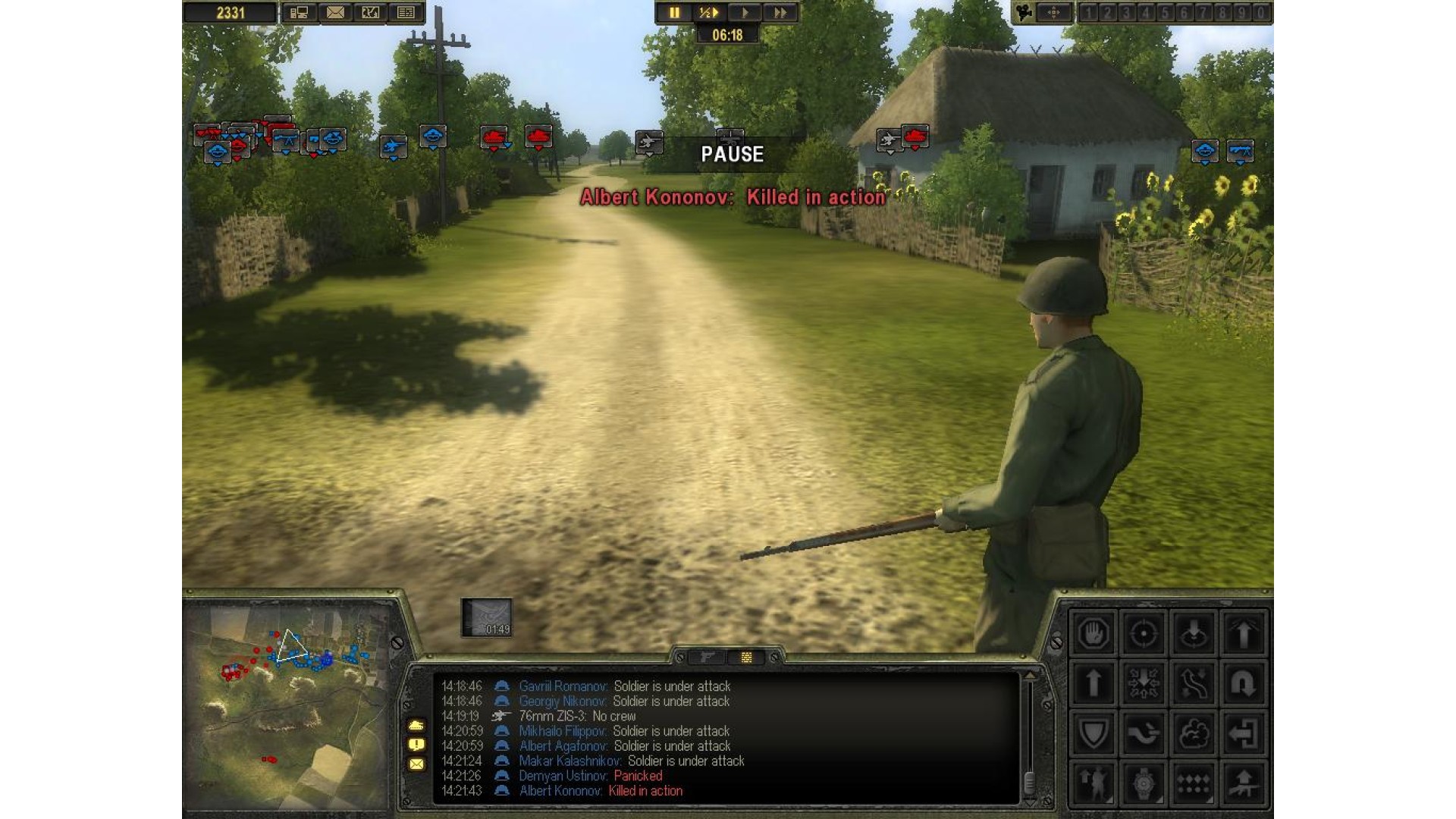Activate the stop order hand icon

tap(1093, 633)
